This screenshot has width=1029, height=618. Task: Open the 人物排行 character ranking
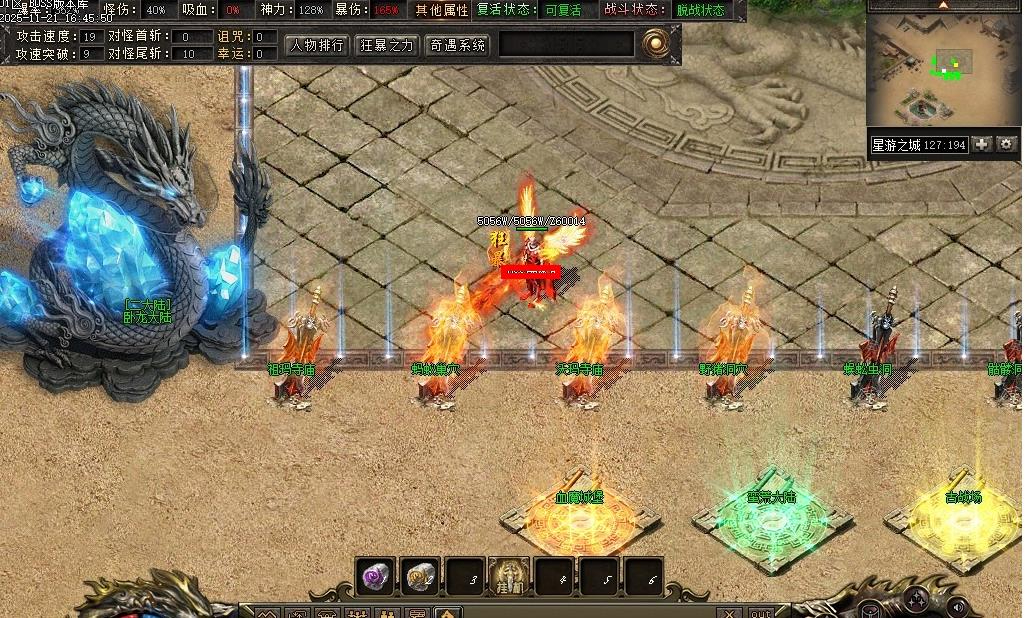317,45
